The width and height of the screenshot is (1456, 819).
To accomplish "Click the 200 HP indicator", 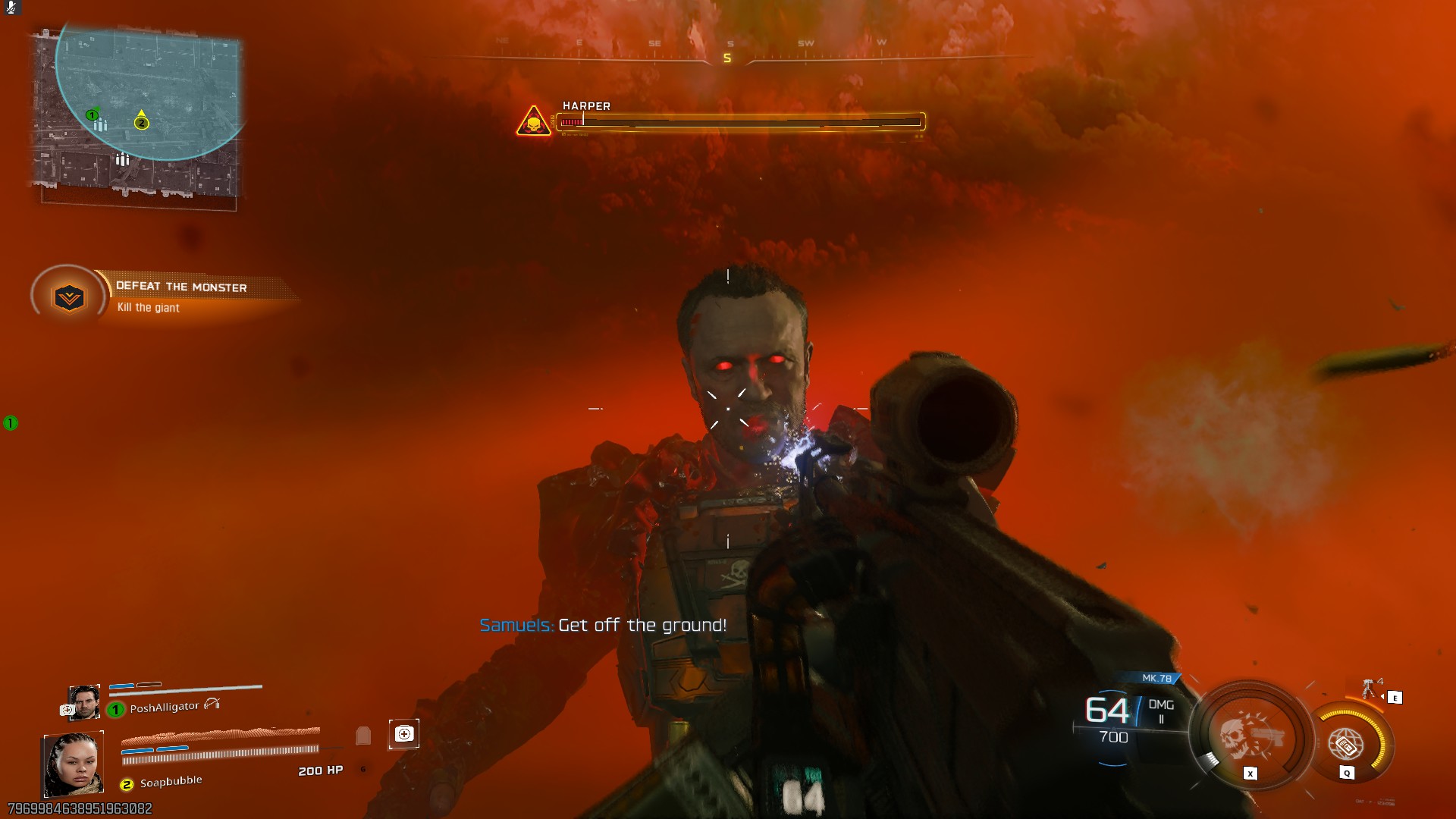I will pos(320,770).
